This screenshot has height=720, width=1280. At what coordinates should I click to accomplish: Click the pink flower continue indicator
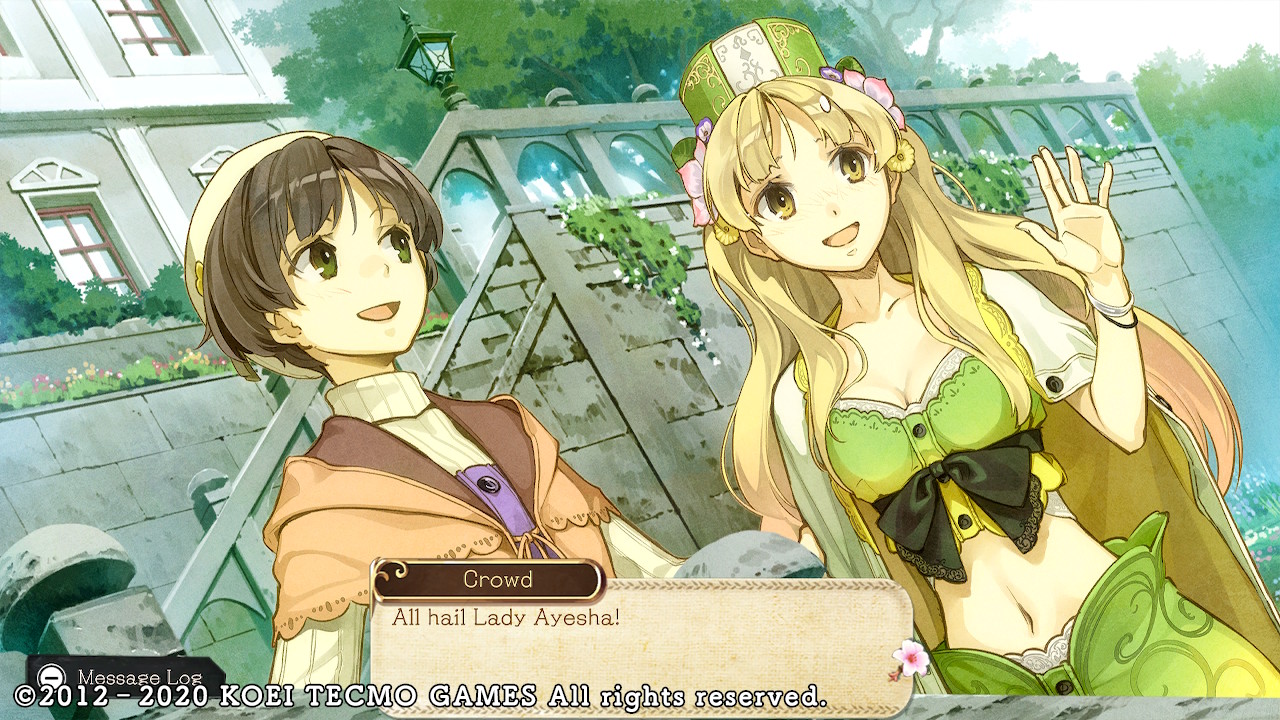(909, 656)
